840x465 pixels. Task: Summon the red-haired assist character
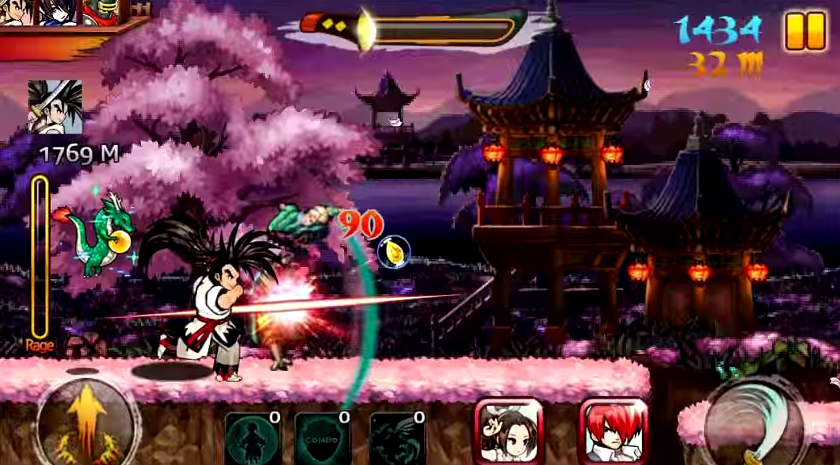[x=613, y=432]
